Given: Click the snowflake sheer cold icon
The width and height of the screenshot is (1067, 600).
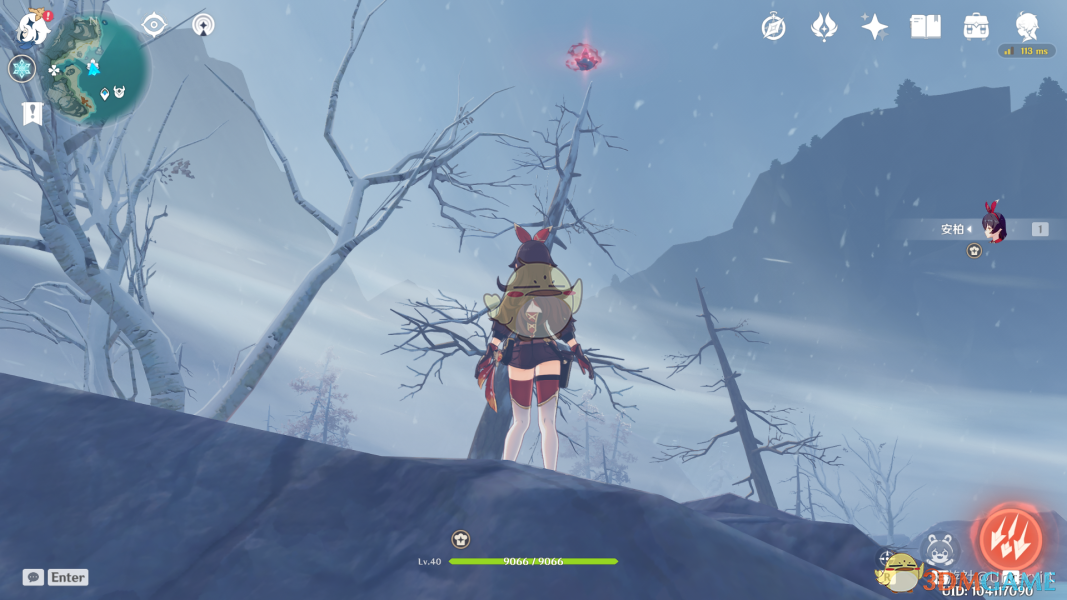Looking at the screenshot, I should pyautogui.click(x=22, y=69).
